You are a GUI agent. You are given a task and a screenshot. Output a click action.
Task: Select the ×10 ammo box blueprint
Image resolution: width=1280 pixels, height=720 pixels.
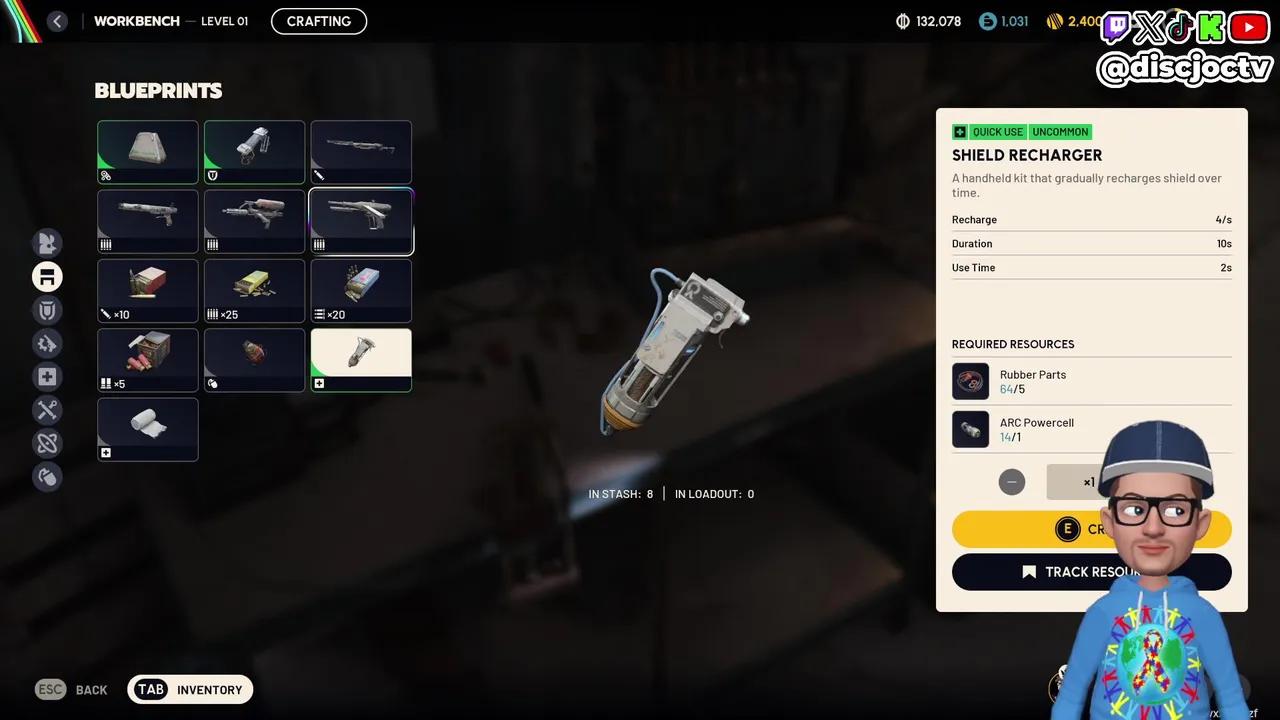(148, 291)
